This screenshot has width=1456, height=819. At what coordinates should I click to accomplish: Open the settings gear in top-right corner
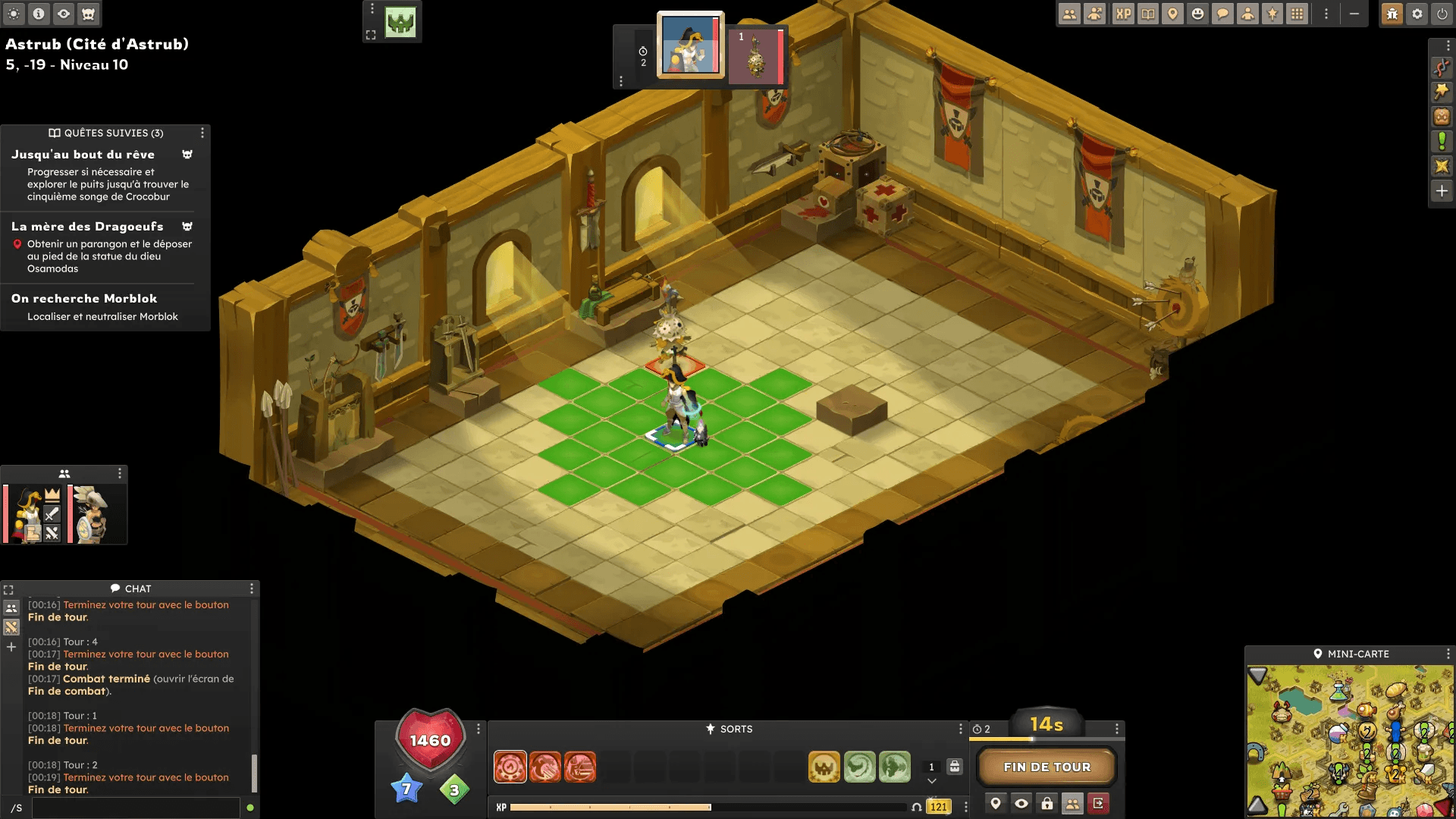[x=1417, y=14]
